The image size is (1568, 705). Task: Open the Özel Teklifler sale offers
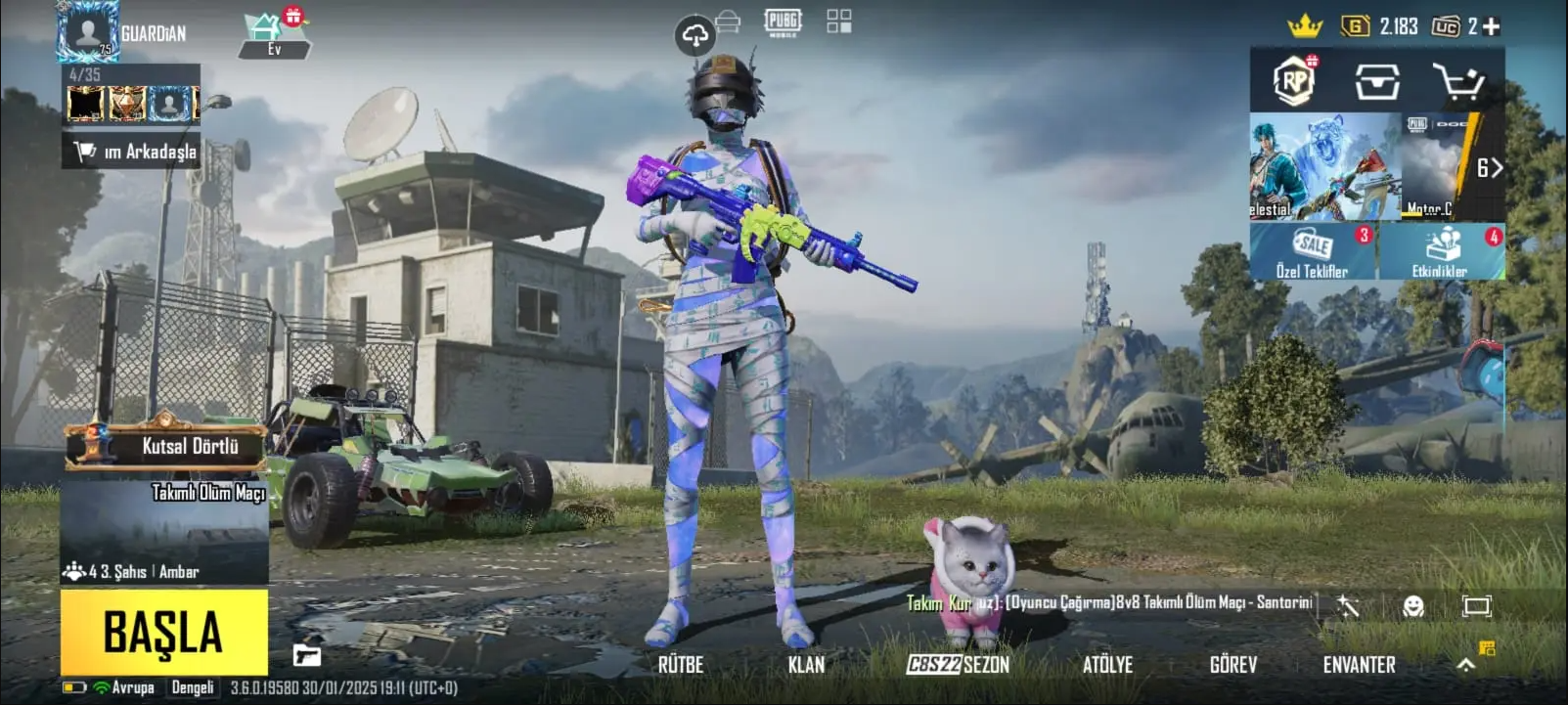(x=1312, y=252)
